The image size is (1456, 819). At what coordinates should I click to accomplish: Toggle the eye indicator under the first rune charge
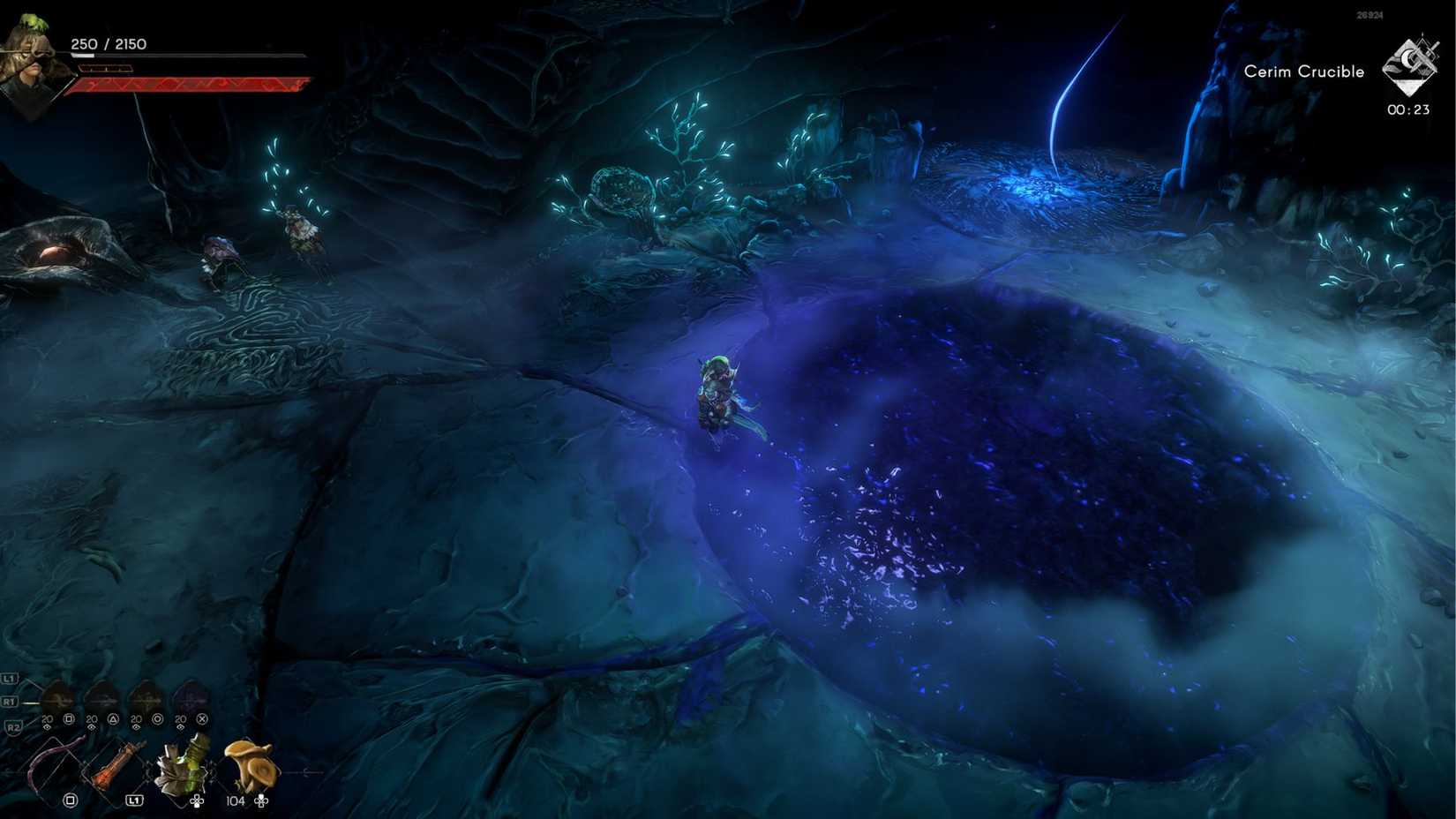tap(47, 725)
